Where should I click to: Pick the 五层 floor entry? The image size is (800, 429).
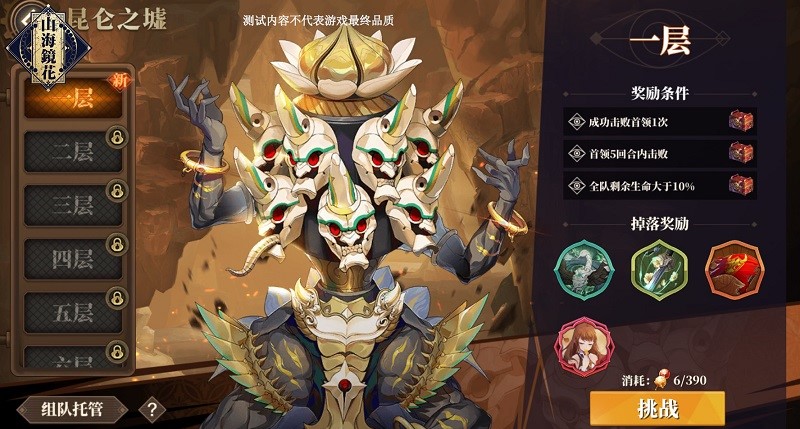tap(72, 312)
